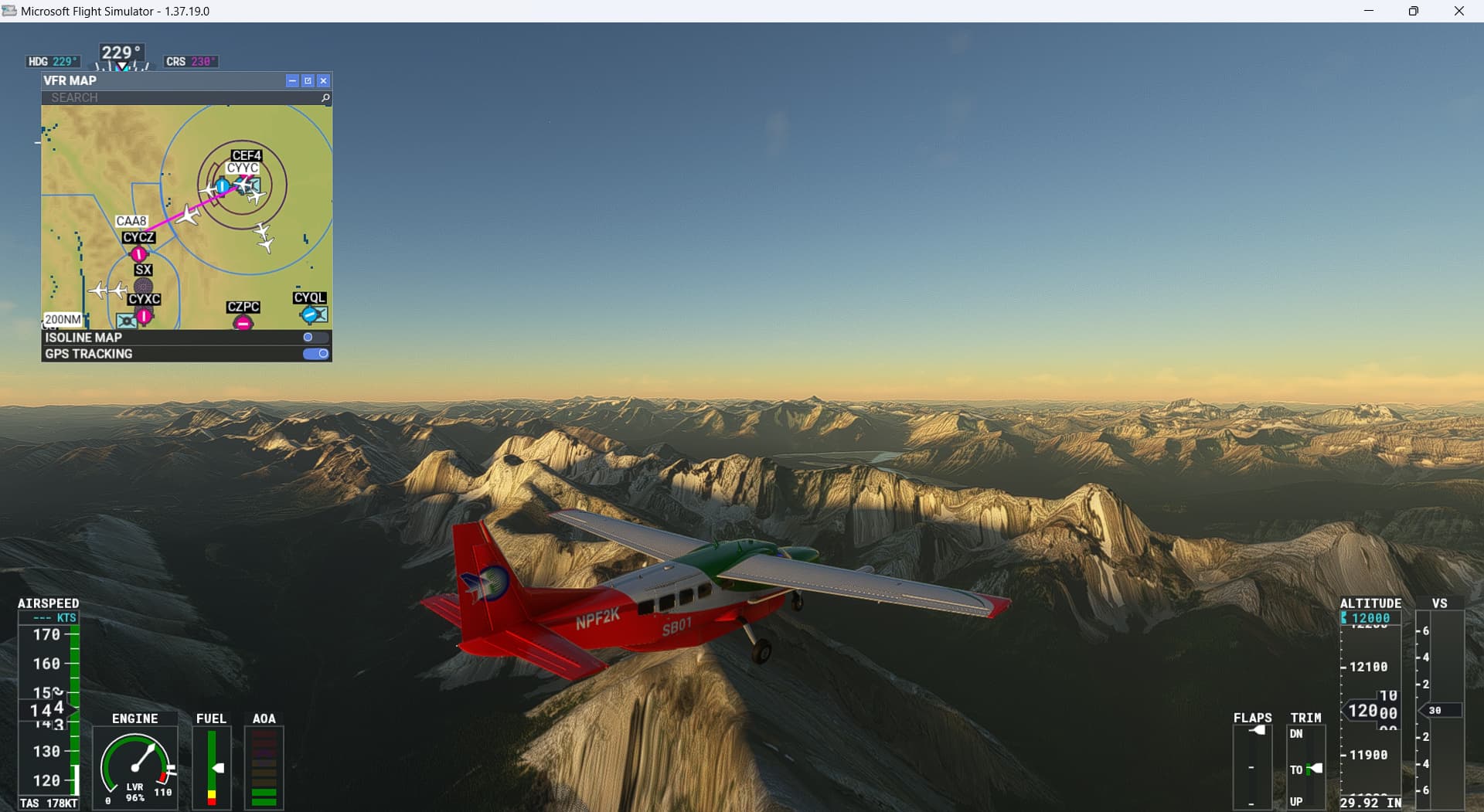Disable GPS Tracking
Screen dimensions: 1484x812
click(317, 353)
